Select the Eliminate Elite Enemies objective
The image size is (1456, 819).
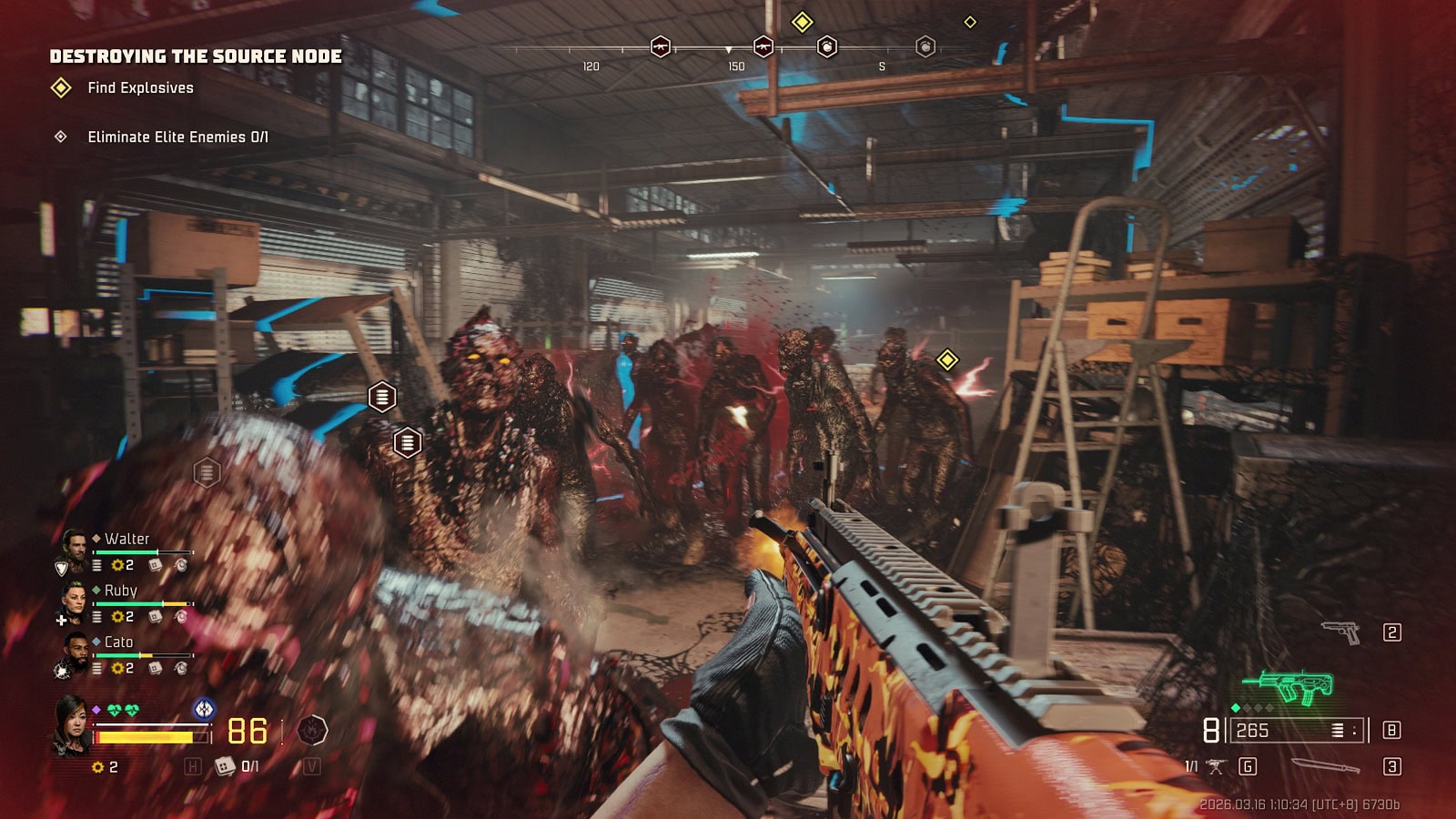click(x=177, y=137)
